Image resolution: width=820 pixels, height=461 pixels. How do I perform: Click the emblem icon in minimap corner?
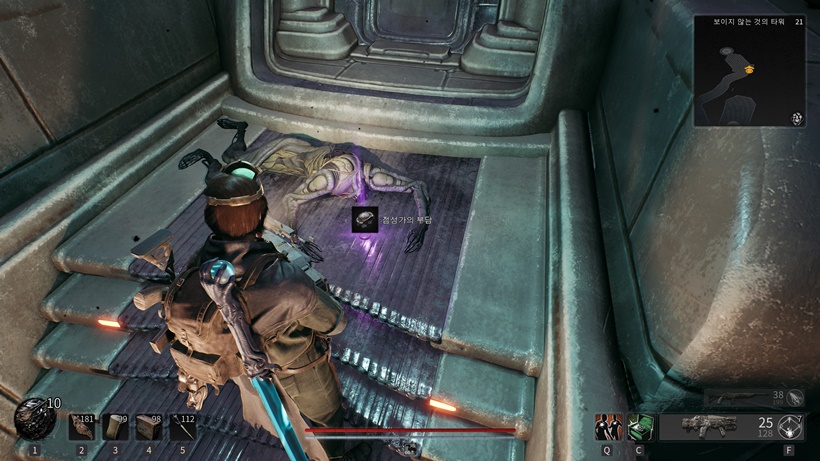797,118
